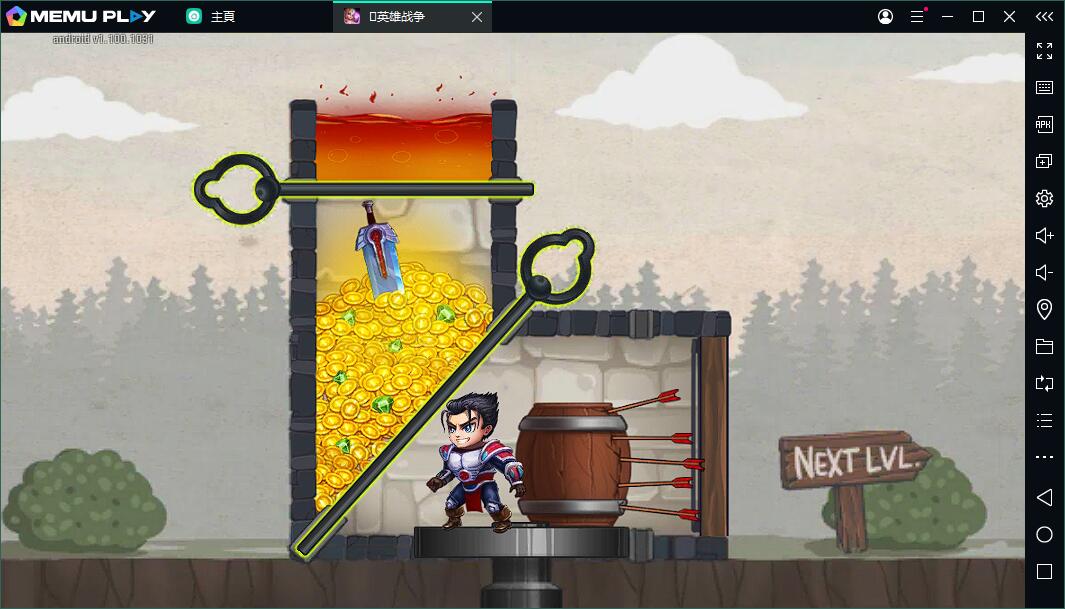1065x609 pixels.
Task: Open the emulator settings gear
Action: [1044, 198]
